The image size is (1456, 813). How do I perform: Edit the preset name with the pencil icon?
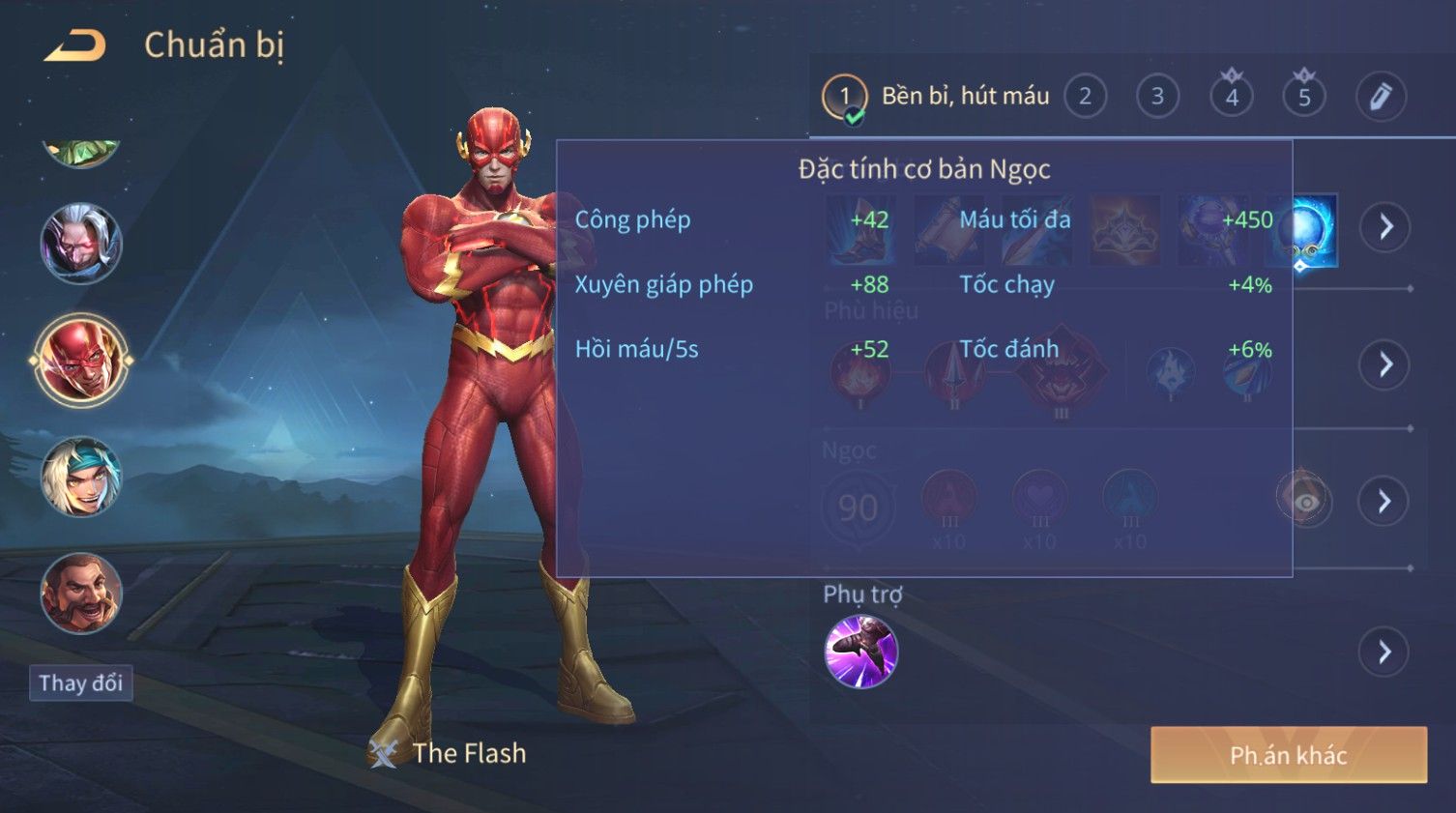coord(1380,97)
